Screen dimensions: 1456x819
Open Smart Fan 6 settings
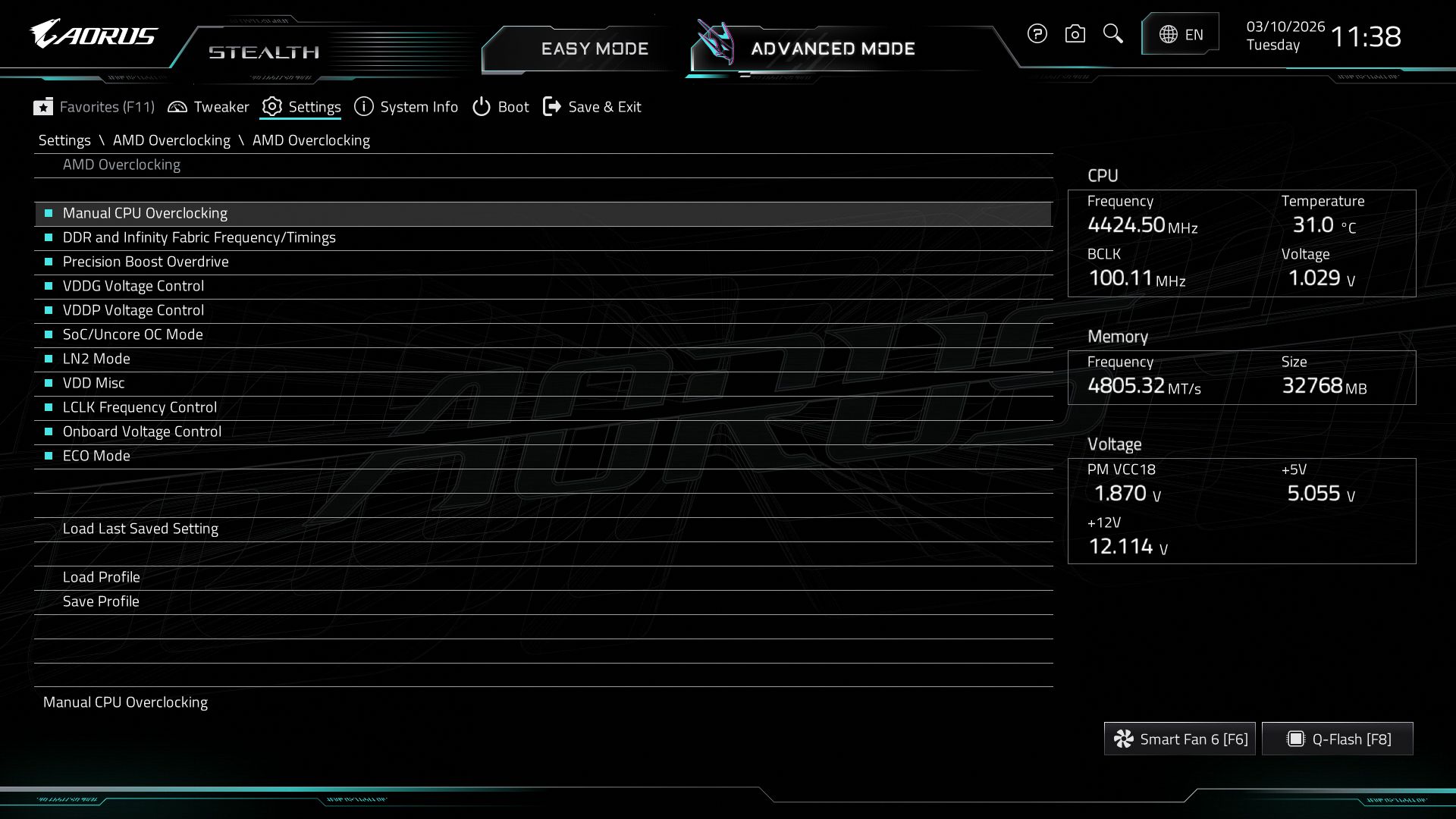1178,738
